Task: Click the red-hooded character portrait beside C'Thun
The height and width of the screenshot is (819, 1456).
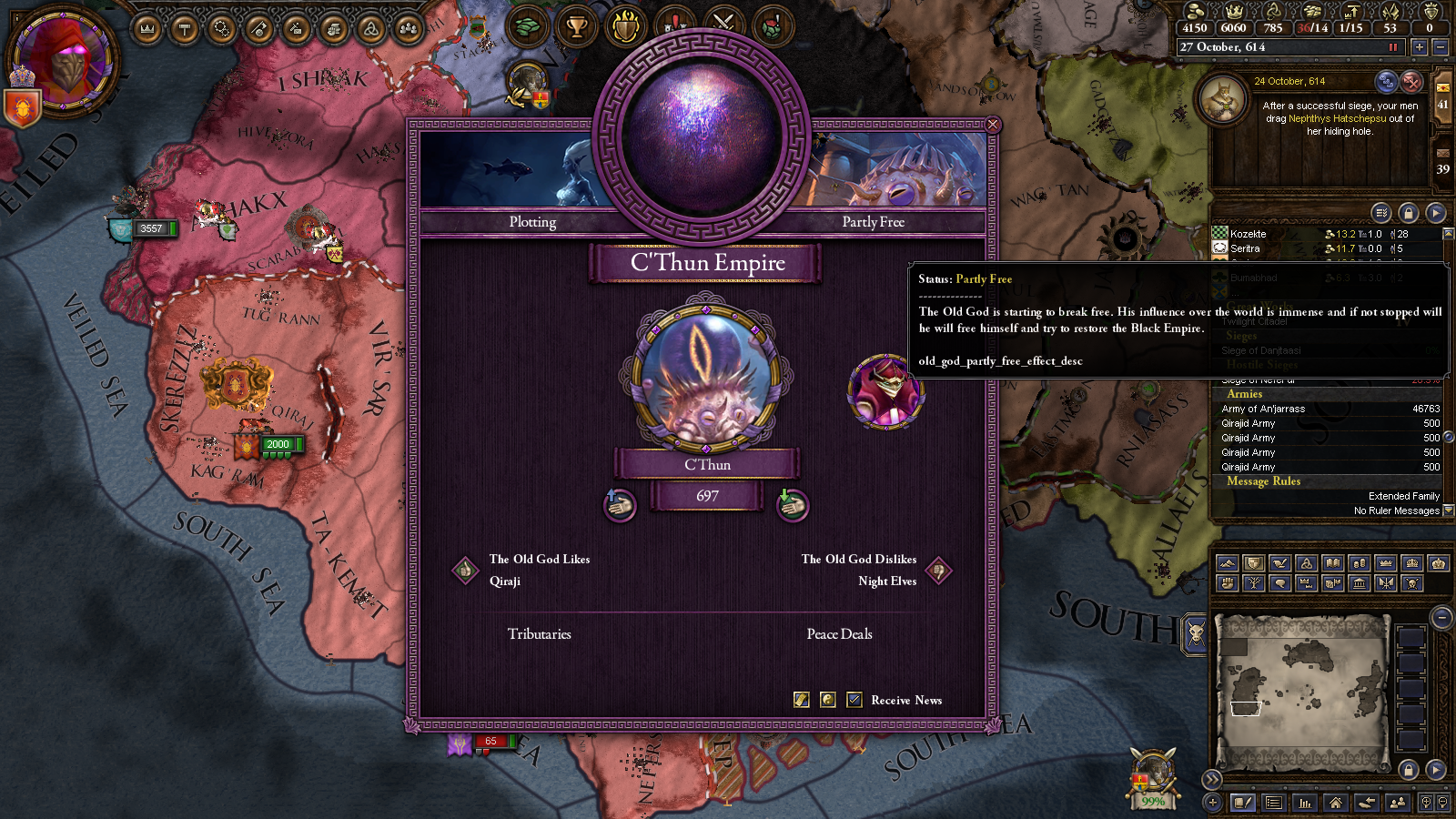Action: click(x=885, y=391)
